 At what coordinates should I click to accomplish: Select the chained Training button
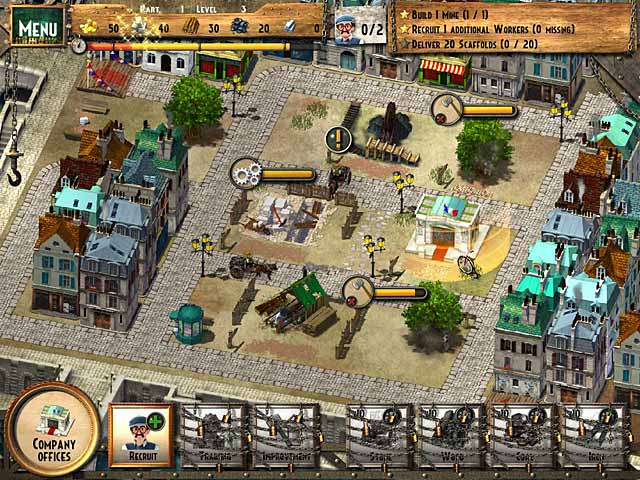pos(213,436)
